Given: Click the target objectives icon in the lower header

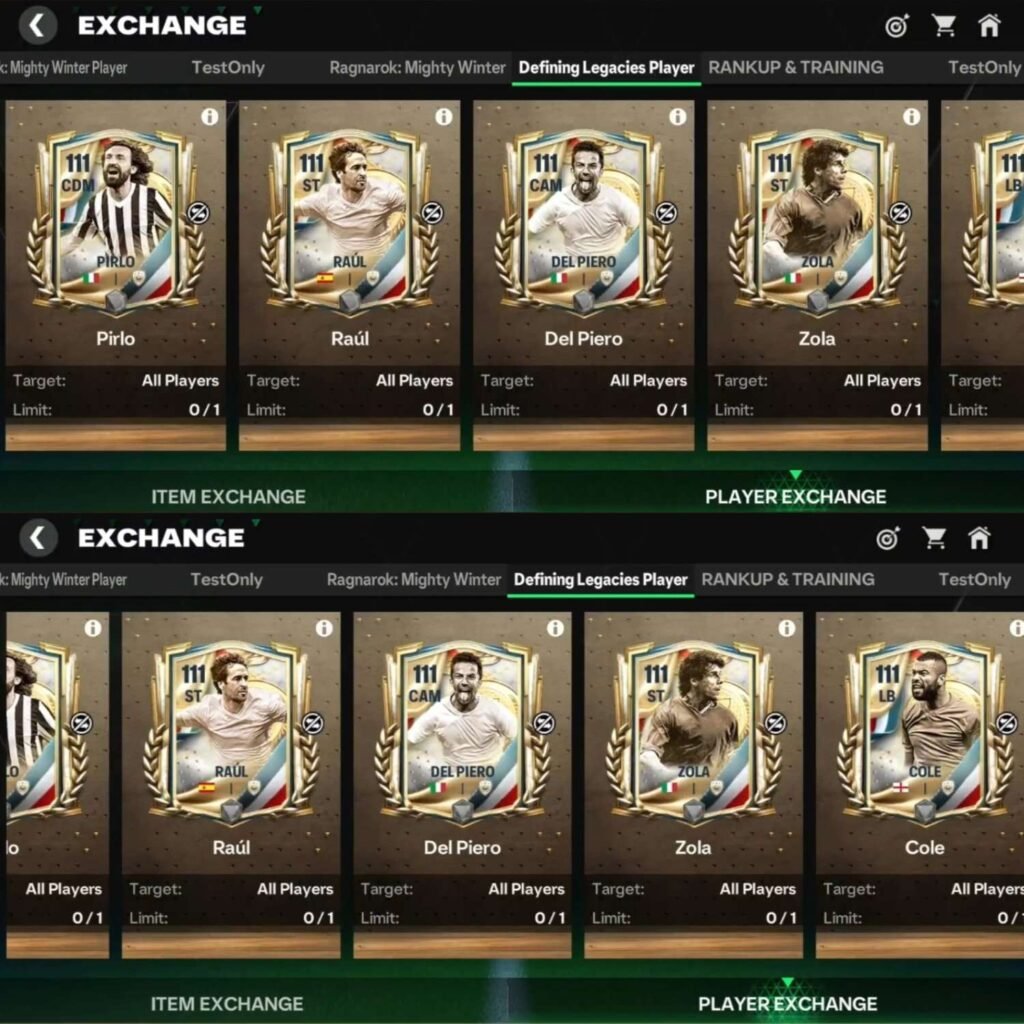Looking at the screenshot, I should (887, 538).
